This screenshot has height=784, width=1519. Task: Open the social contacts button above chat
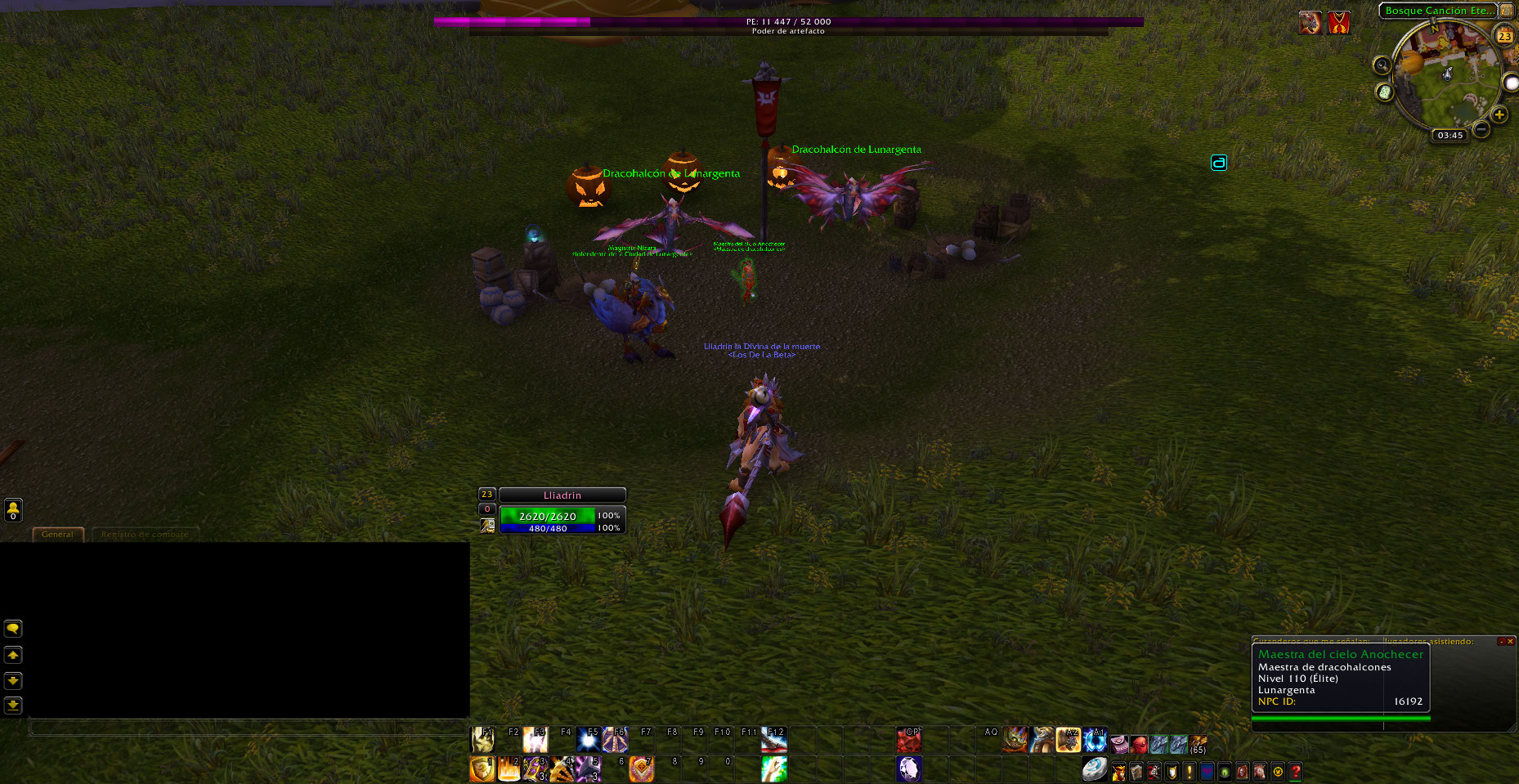coord(13,510)
